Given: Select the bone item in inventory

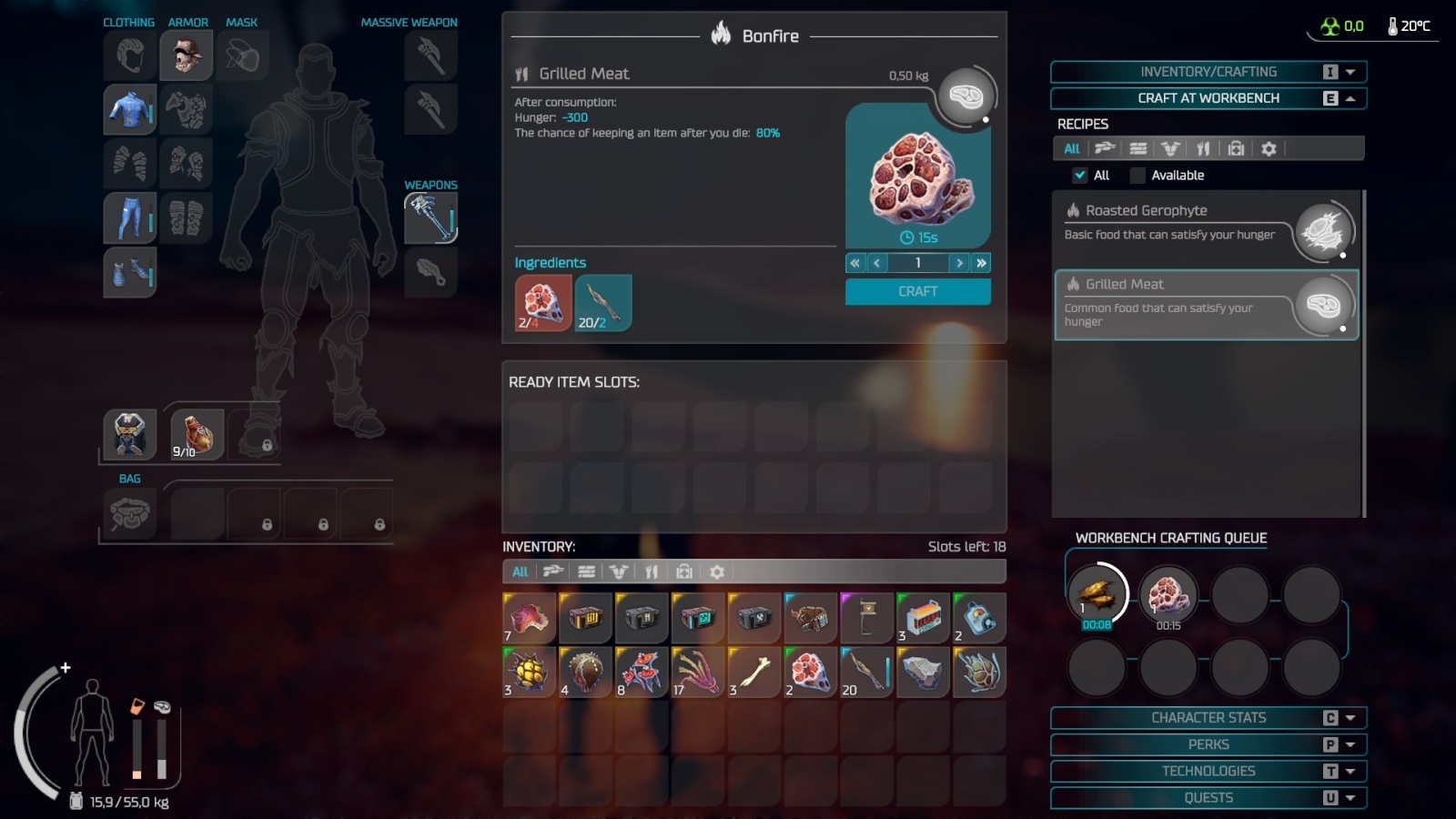Looking at the screenshot, I should pos(753,672).
